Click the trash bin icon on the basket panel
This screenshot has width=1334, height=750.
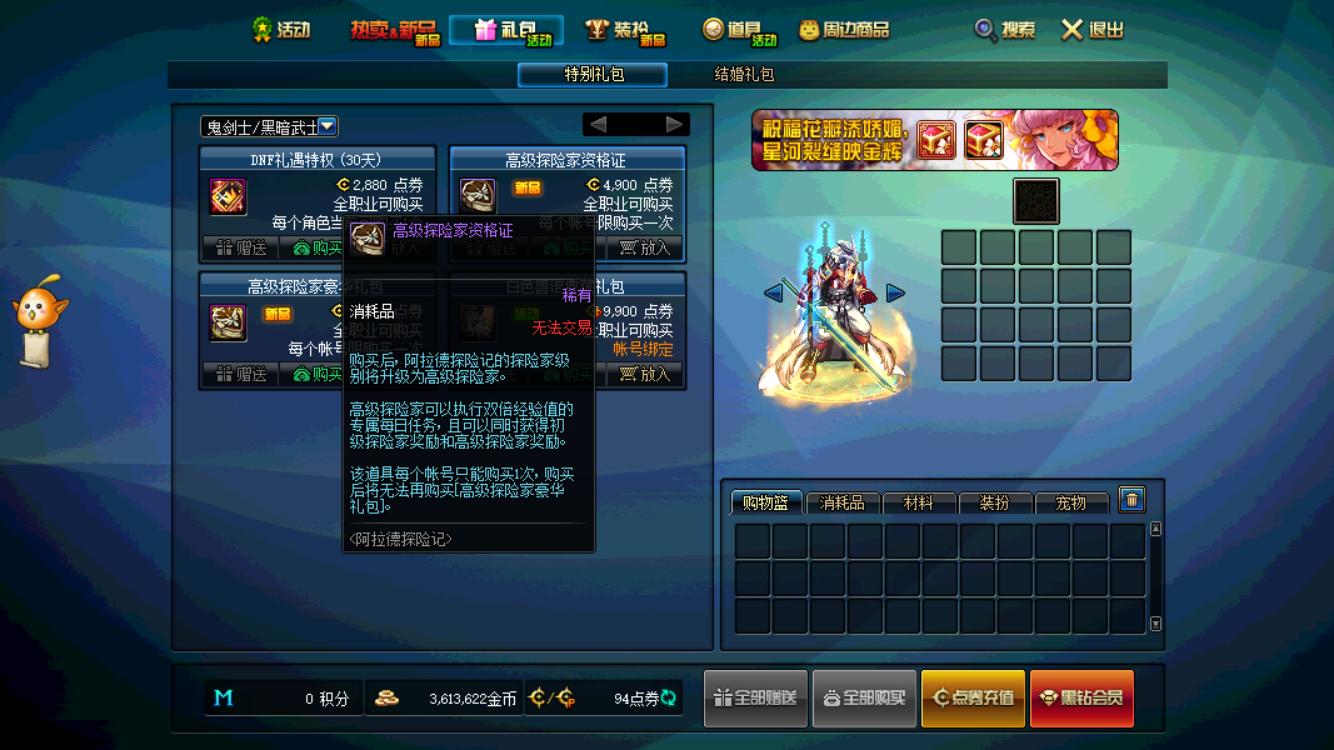[x=1131, y=498]
